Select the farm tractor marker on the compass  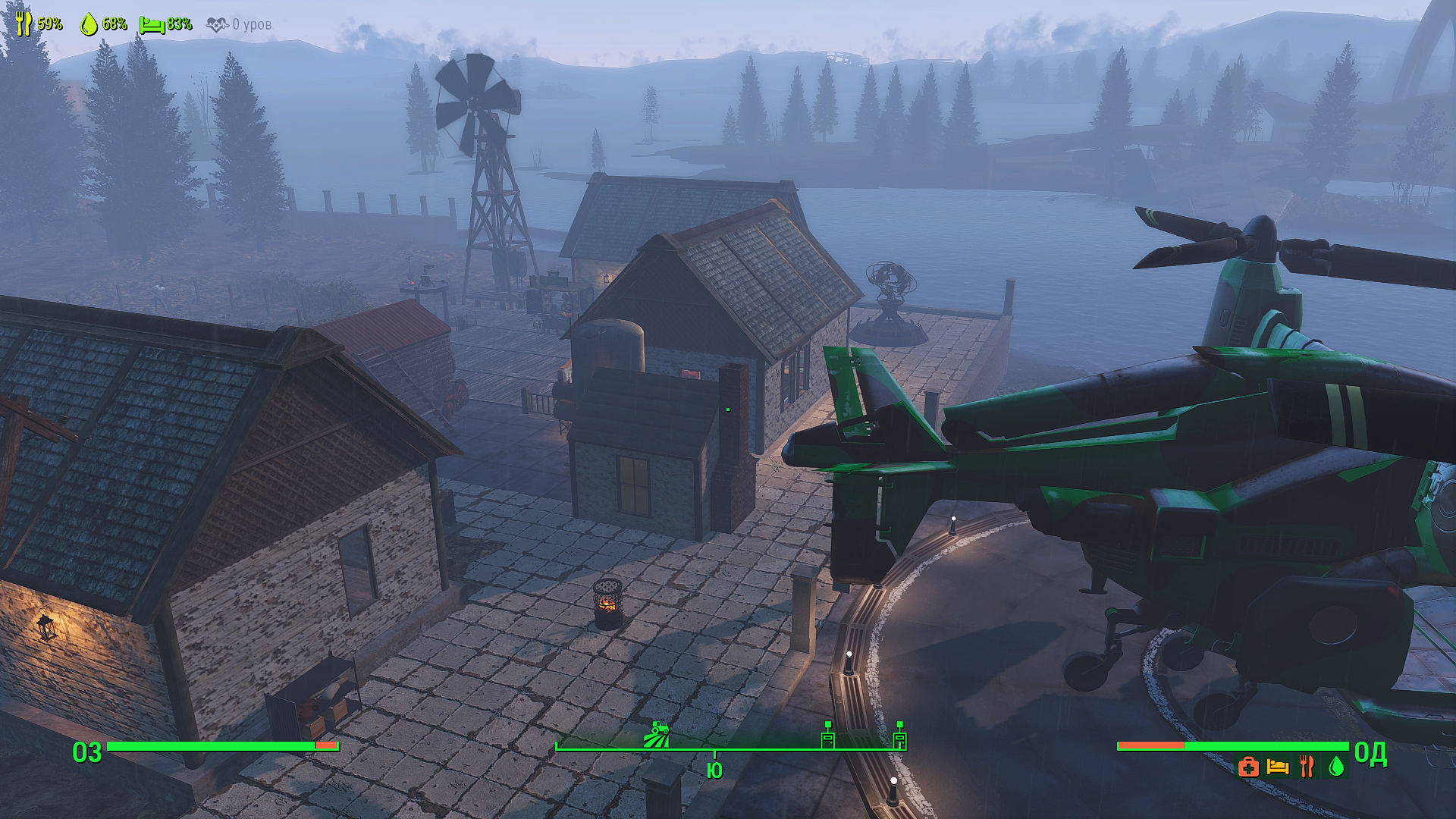pos(657,735)
